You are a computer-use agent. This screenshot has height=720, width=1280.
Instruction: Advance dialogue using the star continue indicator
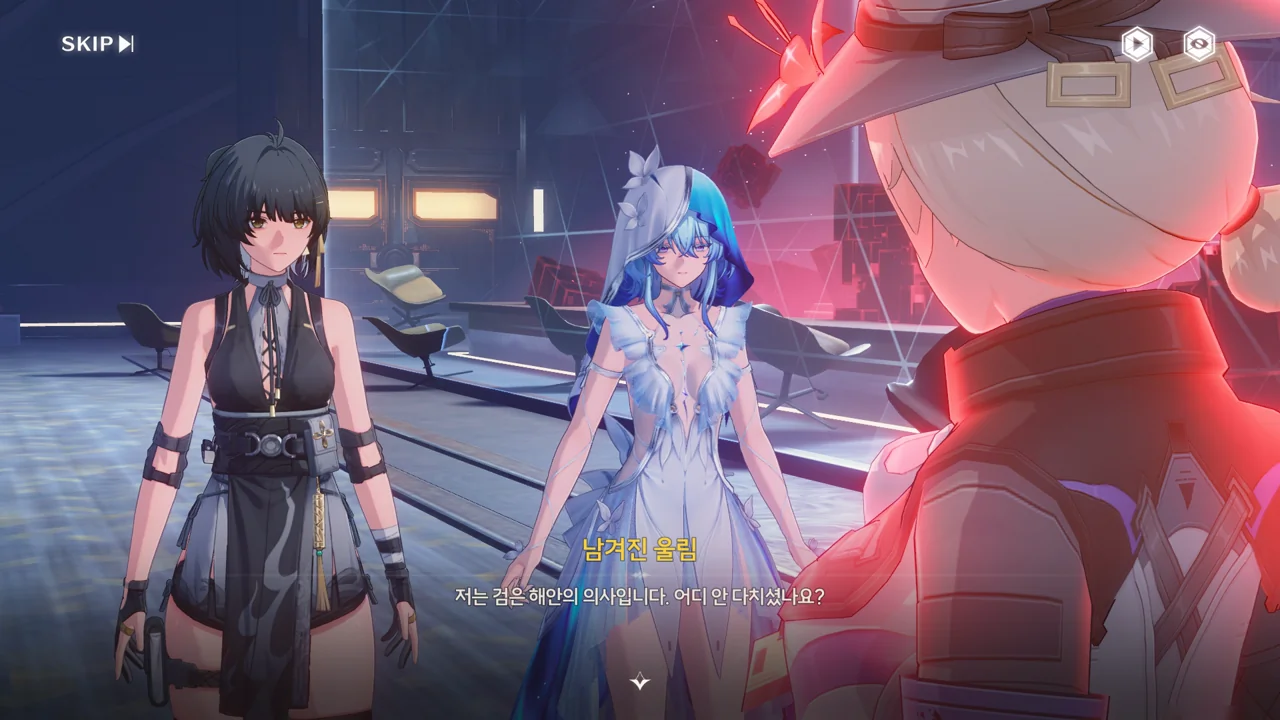point(640,682)
